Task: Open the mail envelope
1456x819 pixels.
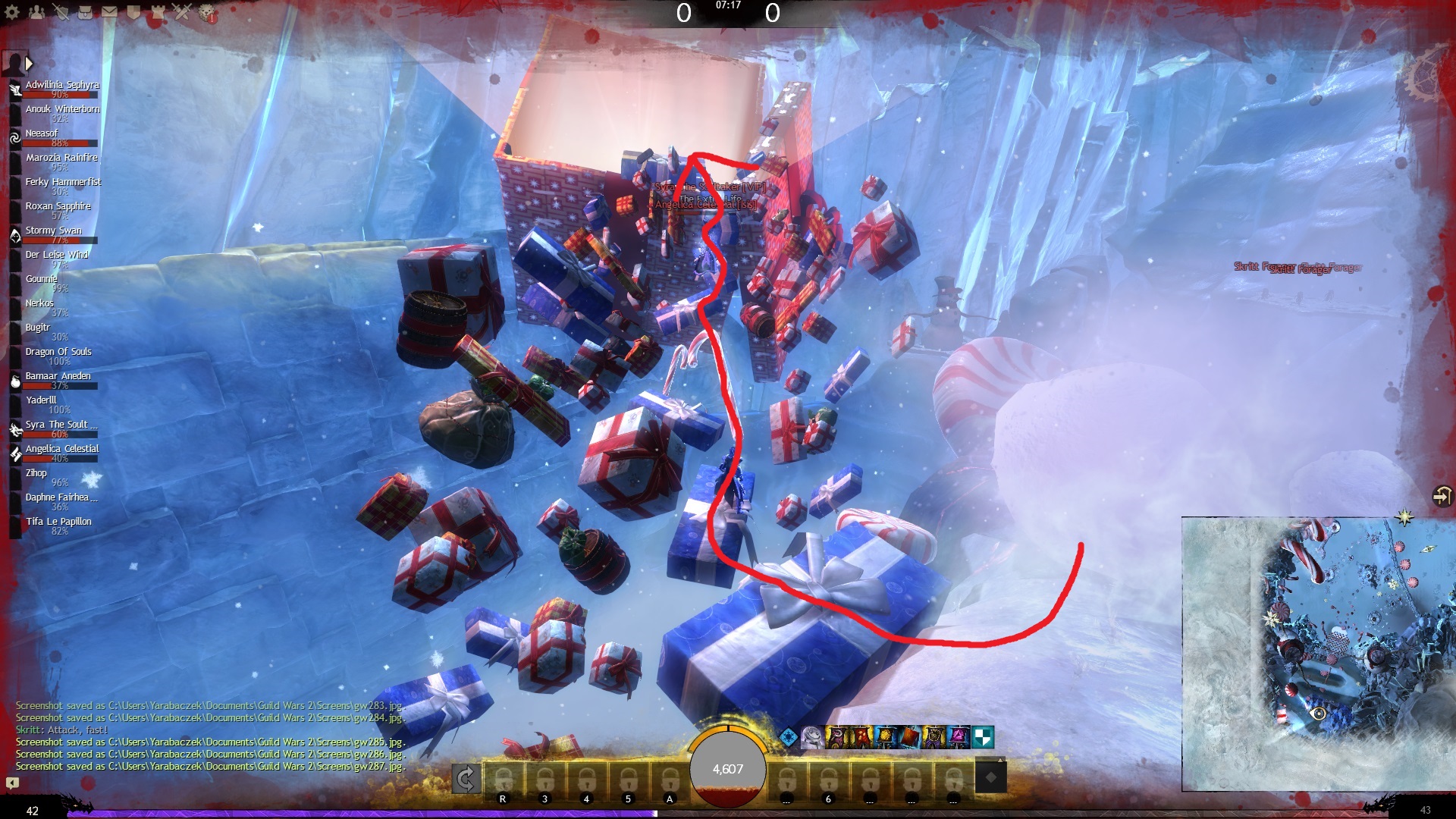Action: click(109, 12)
